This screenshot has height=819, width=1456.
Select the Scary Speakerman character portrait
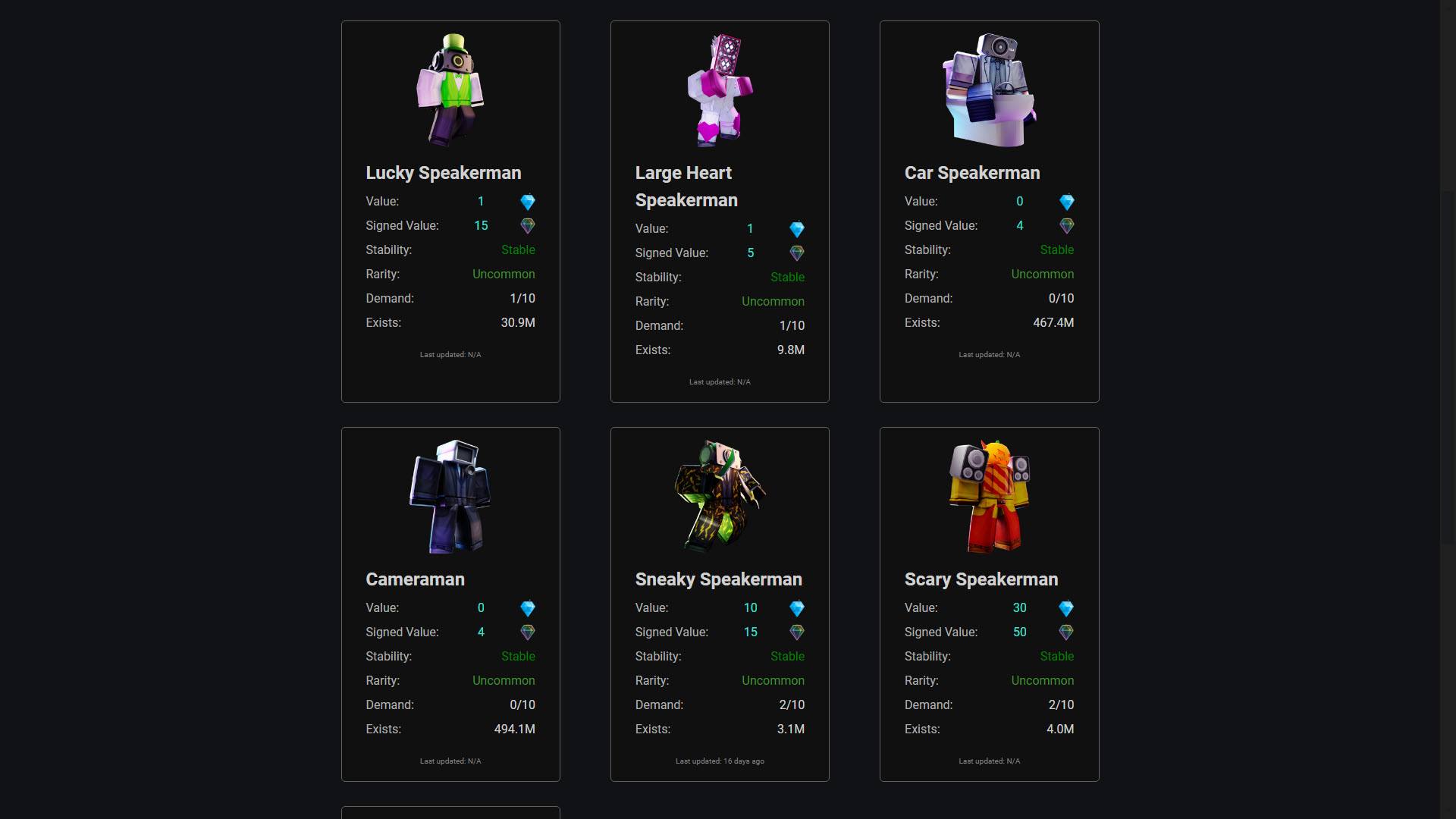(989, 497)
